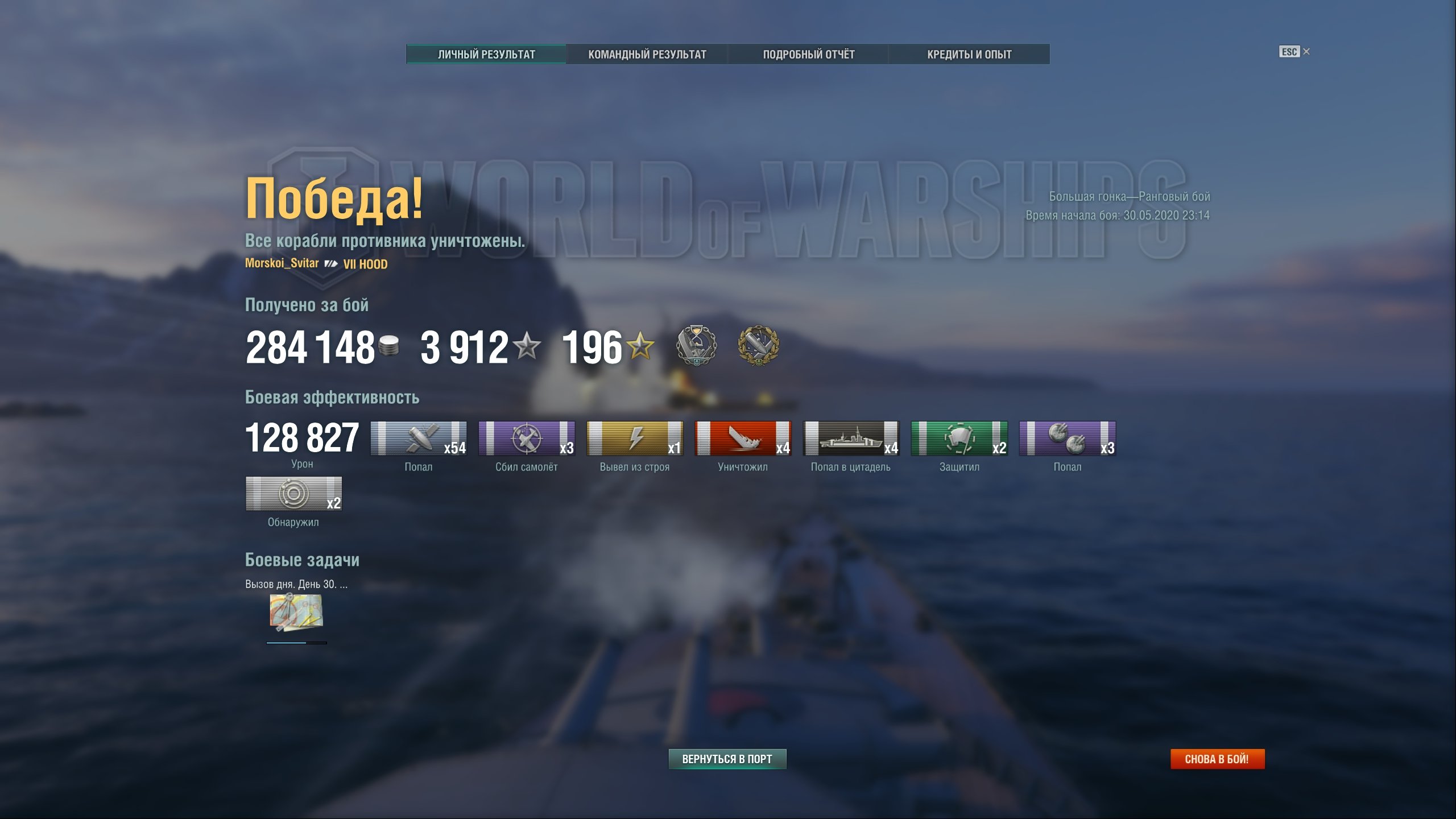Switch to the Личный результат tab
Image resolution: width=1456 pixels, height=819 pixels.
[x=486, y=54]
